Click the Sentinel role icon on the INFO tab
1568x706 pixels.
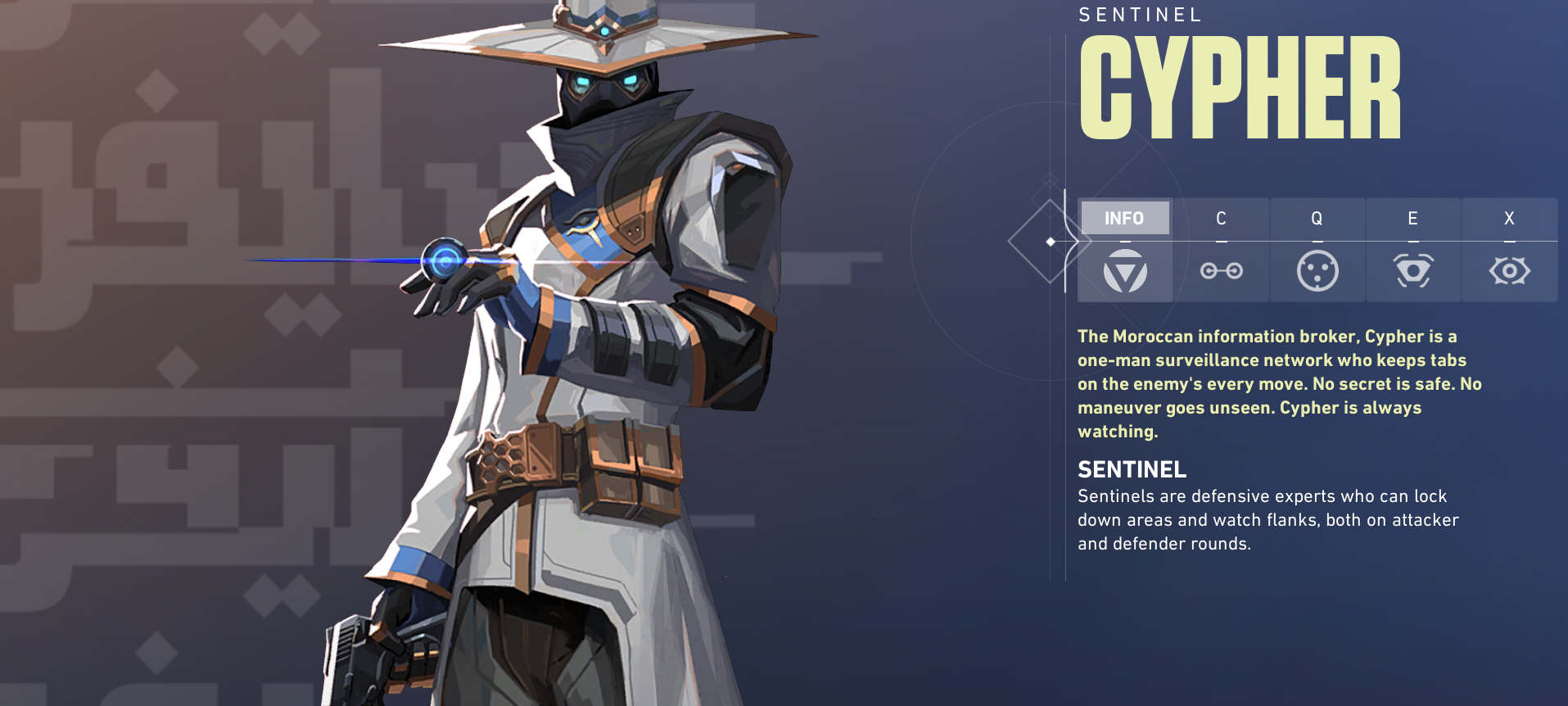[x=1125, y=270]
